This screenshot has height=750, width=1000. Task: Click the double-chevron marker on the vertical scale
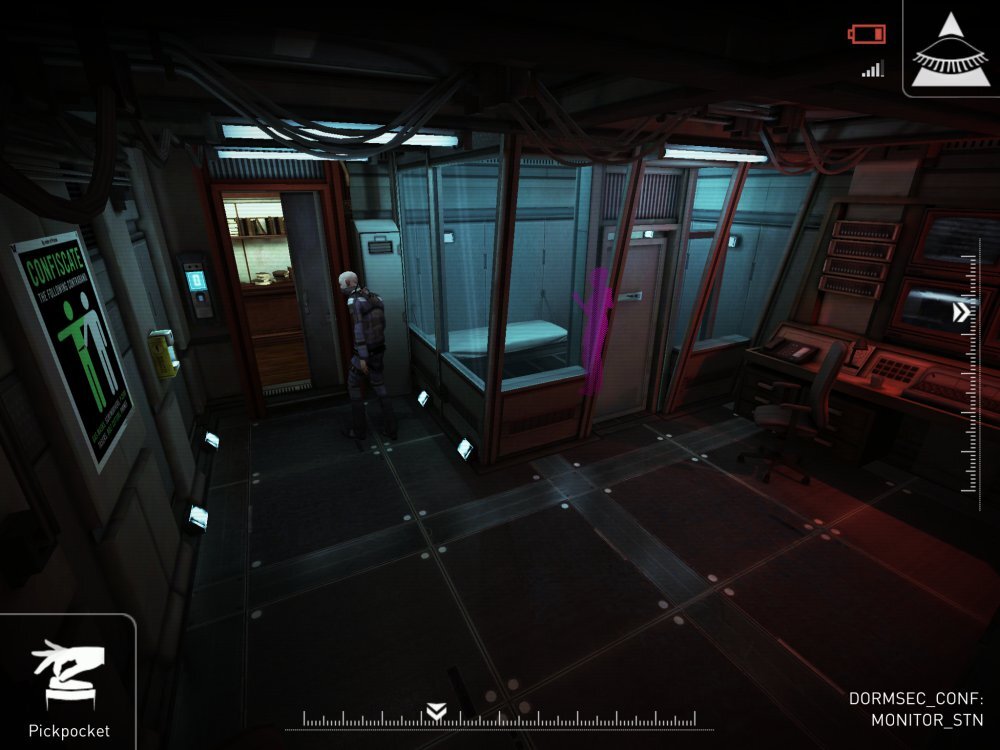coord(962,313)
